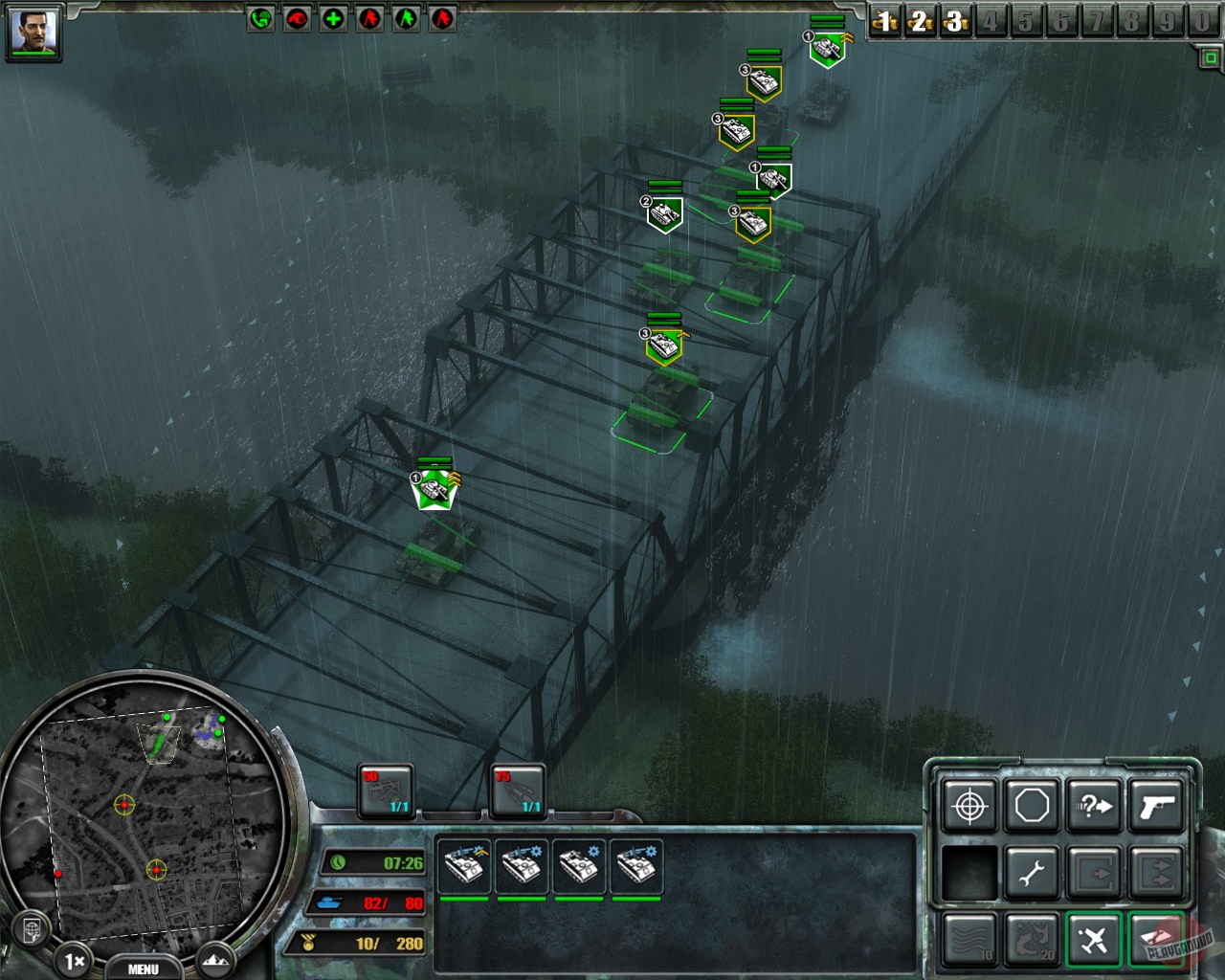
Task: Open the MENU below the minimap
Action: (144, 969)
